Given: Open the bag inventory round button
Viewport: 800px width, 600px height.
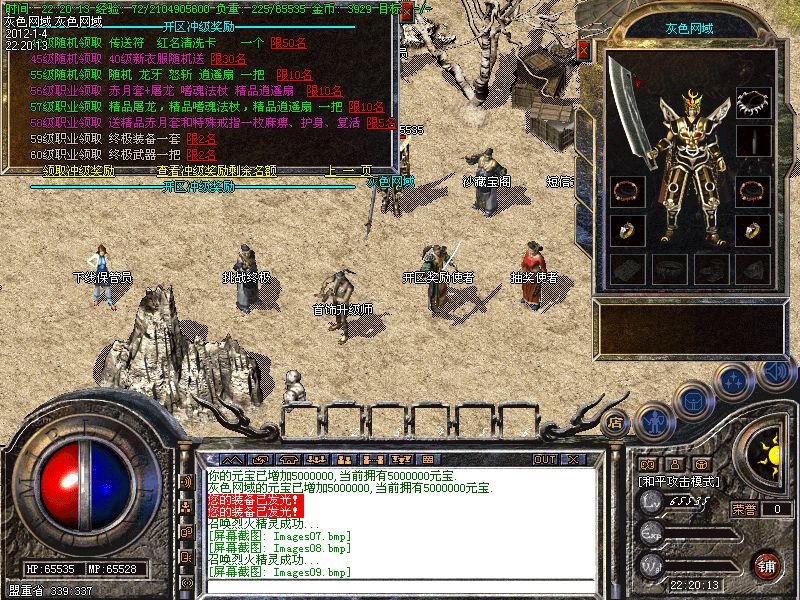Looking at the screenshot, I should coord(694,400).
